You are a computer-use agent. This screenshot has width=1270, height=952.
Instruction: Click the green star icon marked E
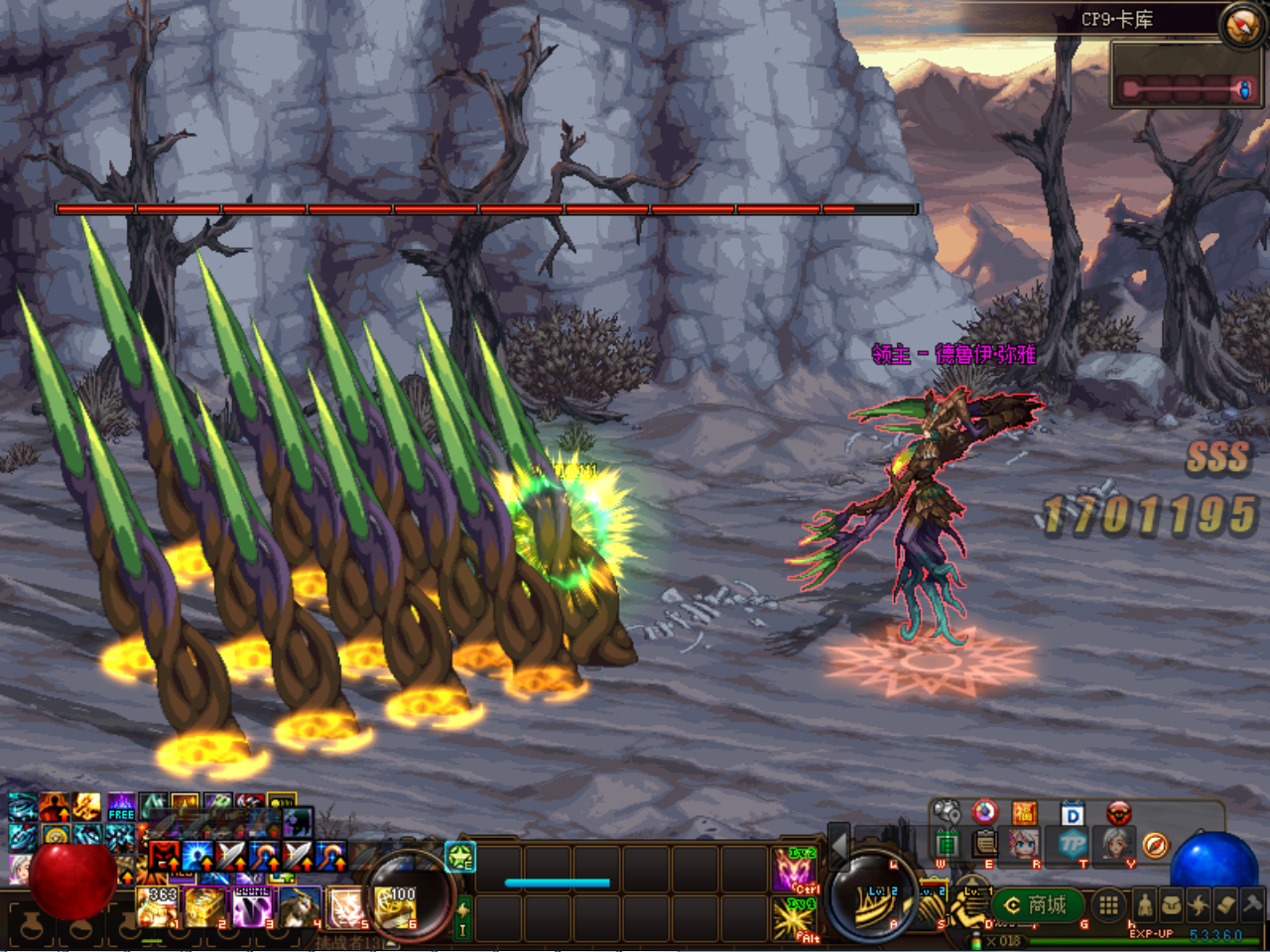pyautogui.click(x=460, y=857)
